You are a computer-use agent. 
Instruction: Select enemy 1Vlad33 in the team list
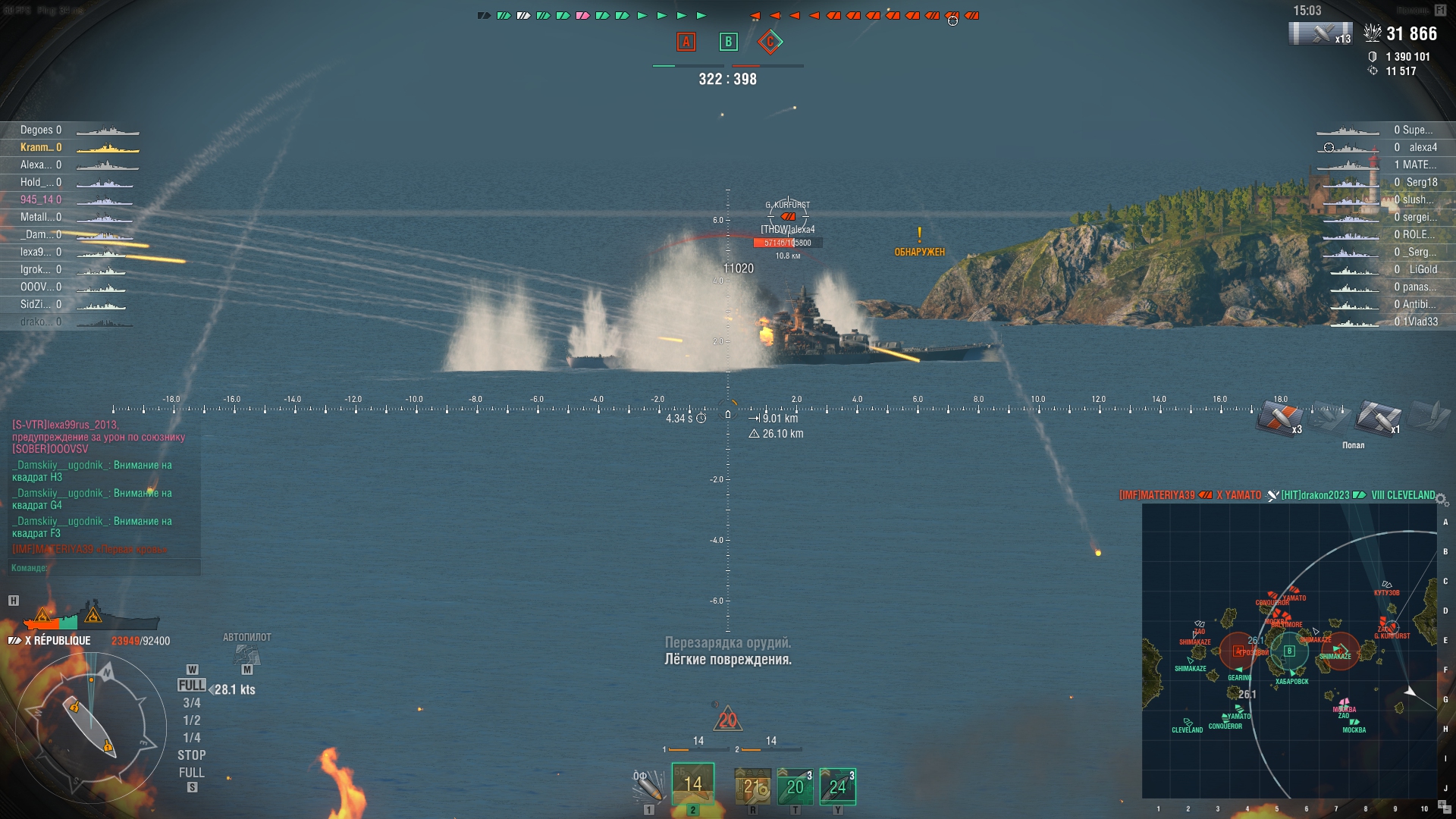coord(1420,322)
